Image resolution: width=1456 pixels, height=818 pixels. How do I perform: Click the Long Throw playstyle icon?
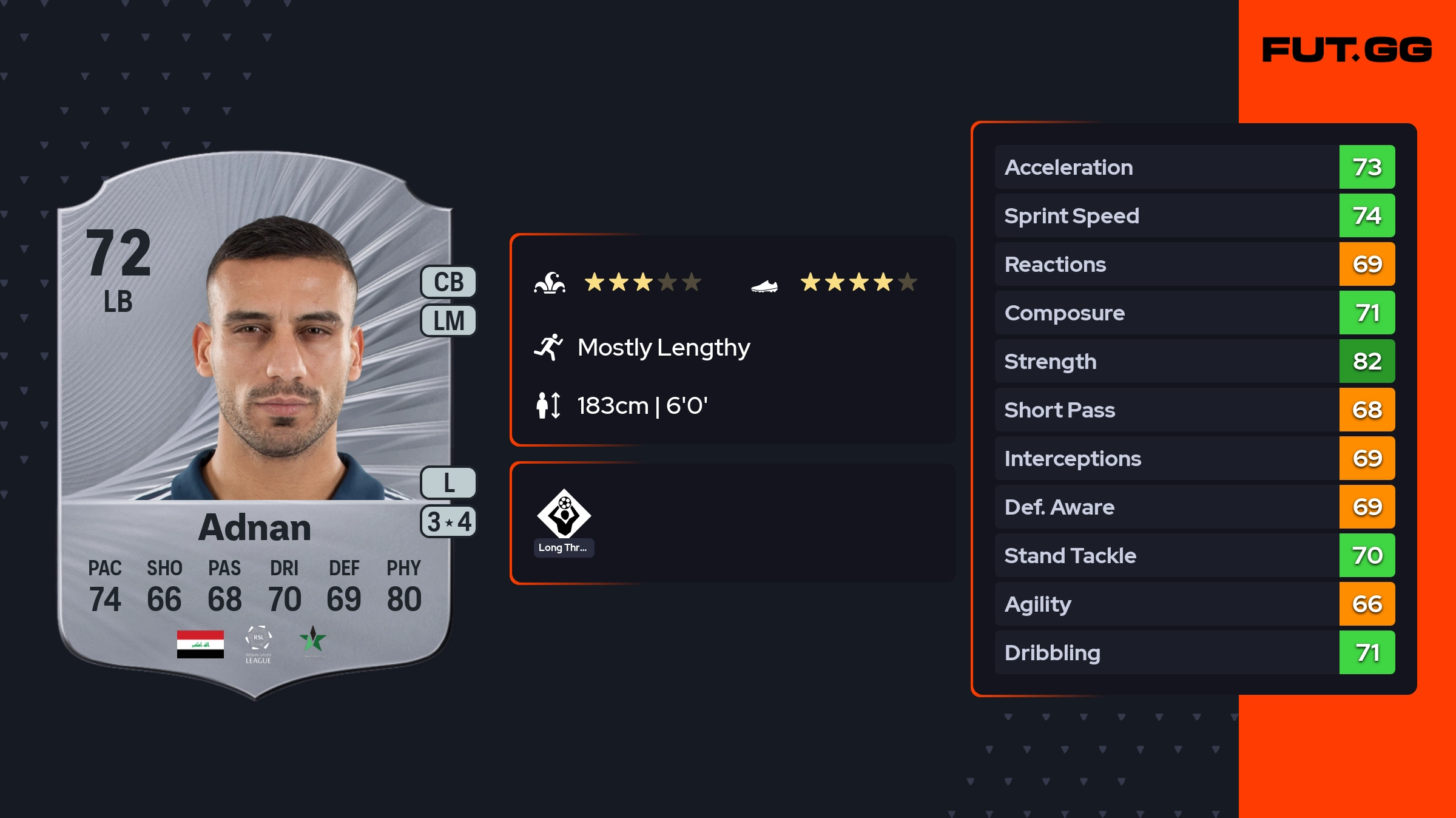564,515
